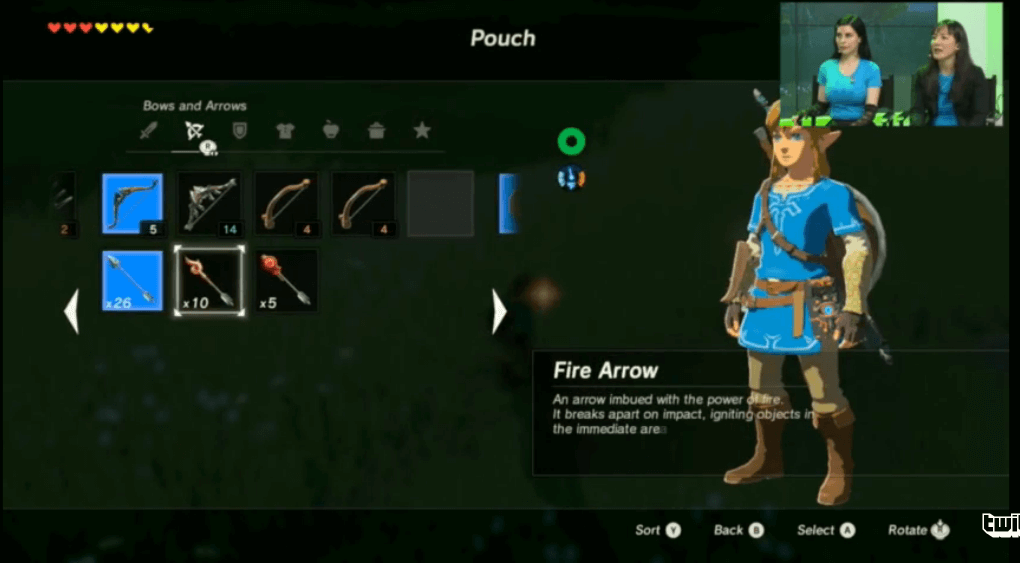1020x563 pixels.
Task: Choose the Bomb Arrow x5 slot
Action: click(286, 280)
